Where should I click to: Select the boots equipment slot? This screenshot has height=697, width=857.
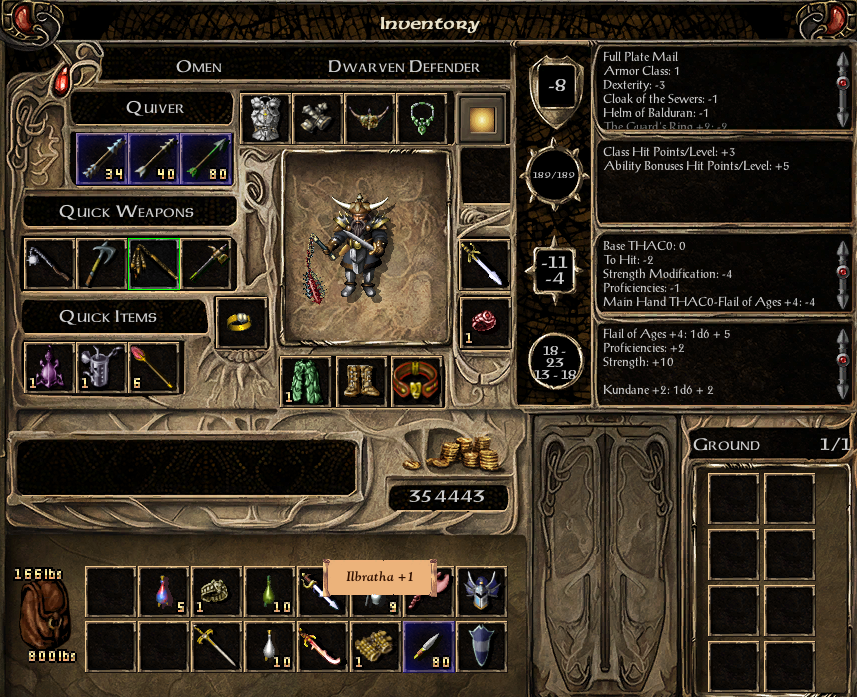pos(361,382)
